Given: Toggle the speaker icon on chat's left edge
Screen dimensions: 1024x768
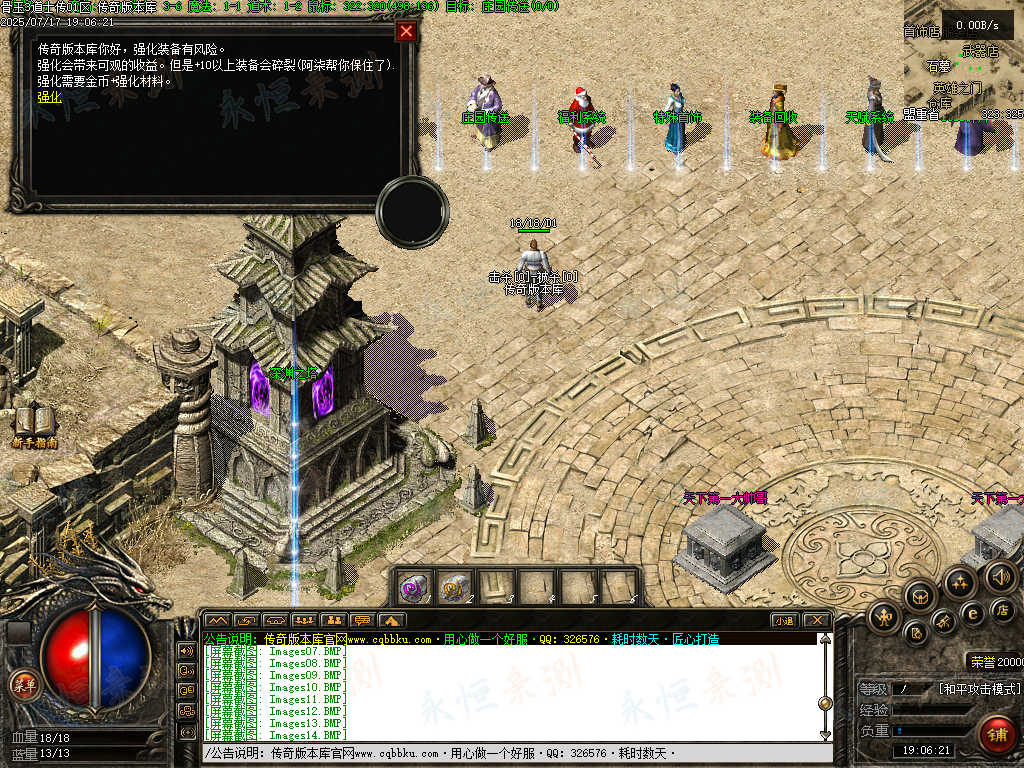Looking at the screenshot, I should 186,650.
